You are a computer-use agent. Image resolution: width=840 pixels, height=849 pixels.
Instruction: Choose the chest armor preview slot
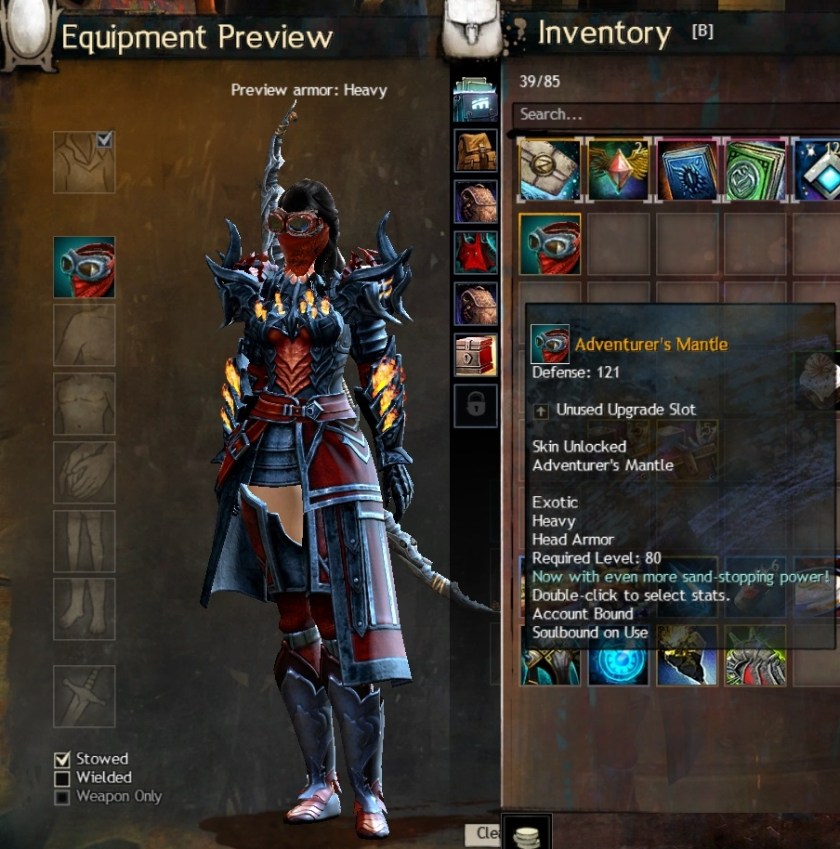(84, 404)
